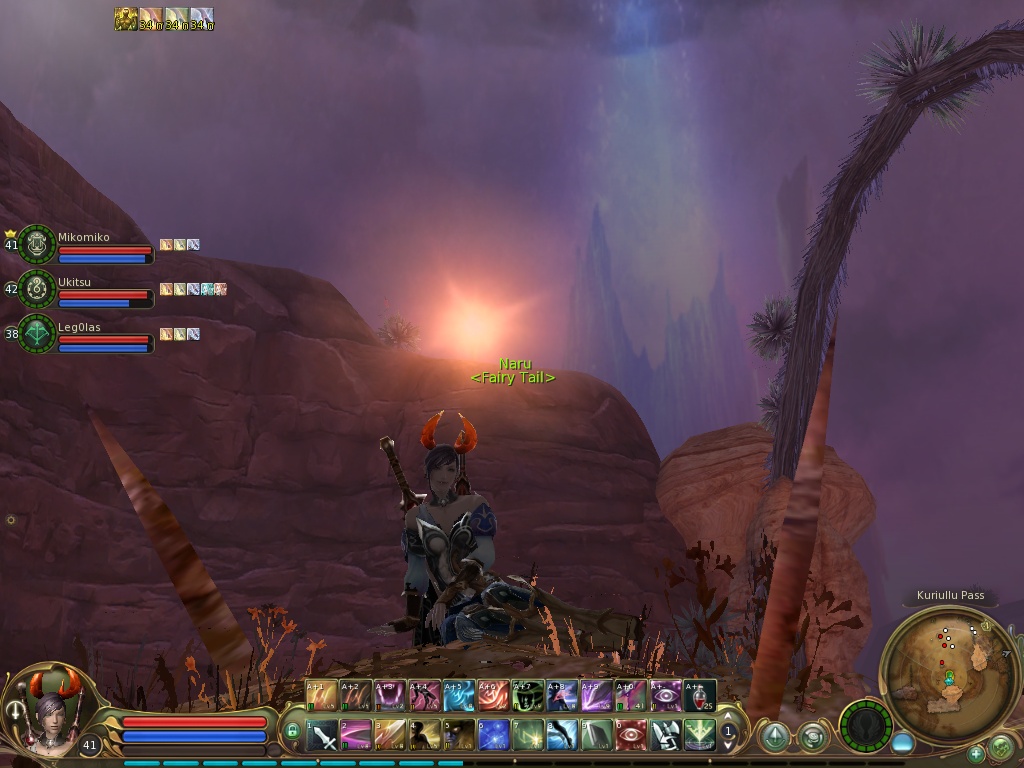The height and width of the screenshot is (768, 1024).
Task: Select party member Mikomiko's portrait
Action: pos(37,244)
